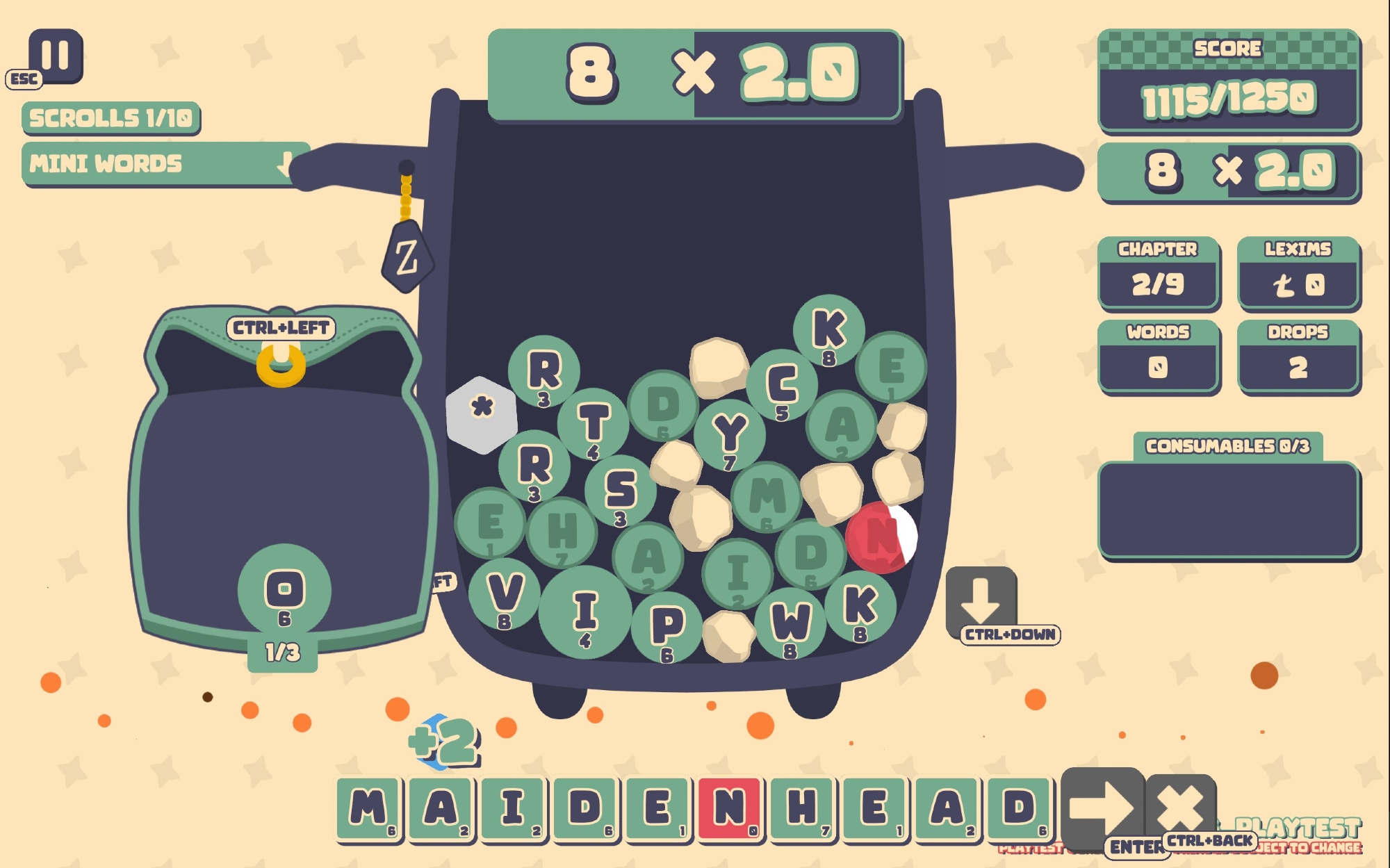Remove the red N from the word tray

pyautogui.click(x=730, y=809)
